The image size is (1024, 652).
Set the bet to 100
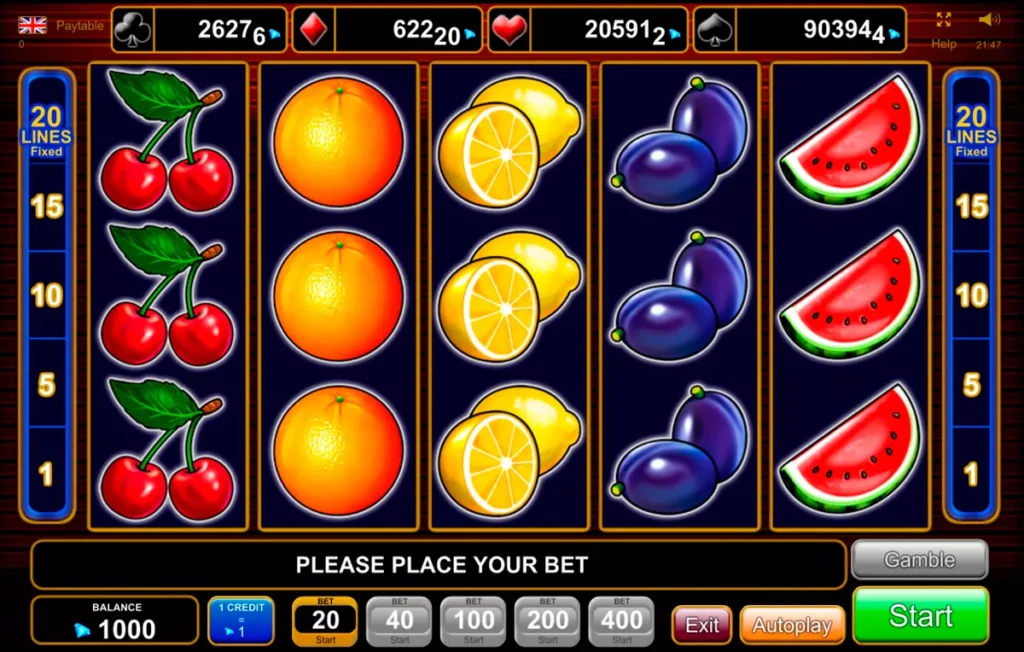(x=473, y=621)
